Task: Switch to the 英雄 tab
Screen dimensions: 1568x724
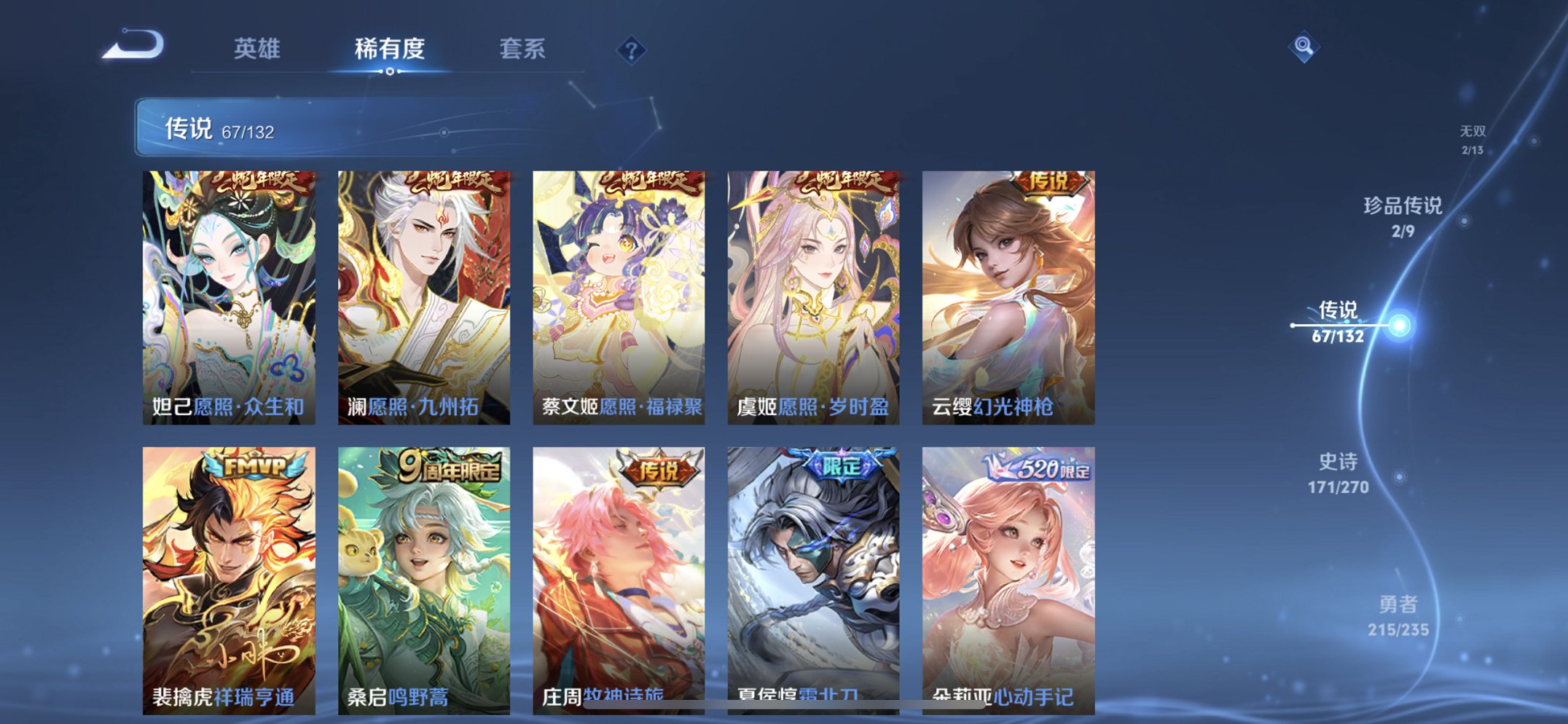Action: [x=256, y=49]
